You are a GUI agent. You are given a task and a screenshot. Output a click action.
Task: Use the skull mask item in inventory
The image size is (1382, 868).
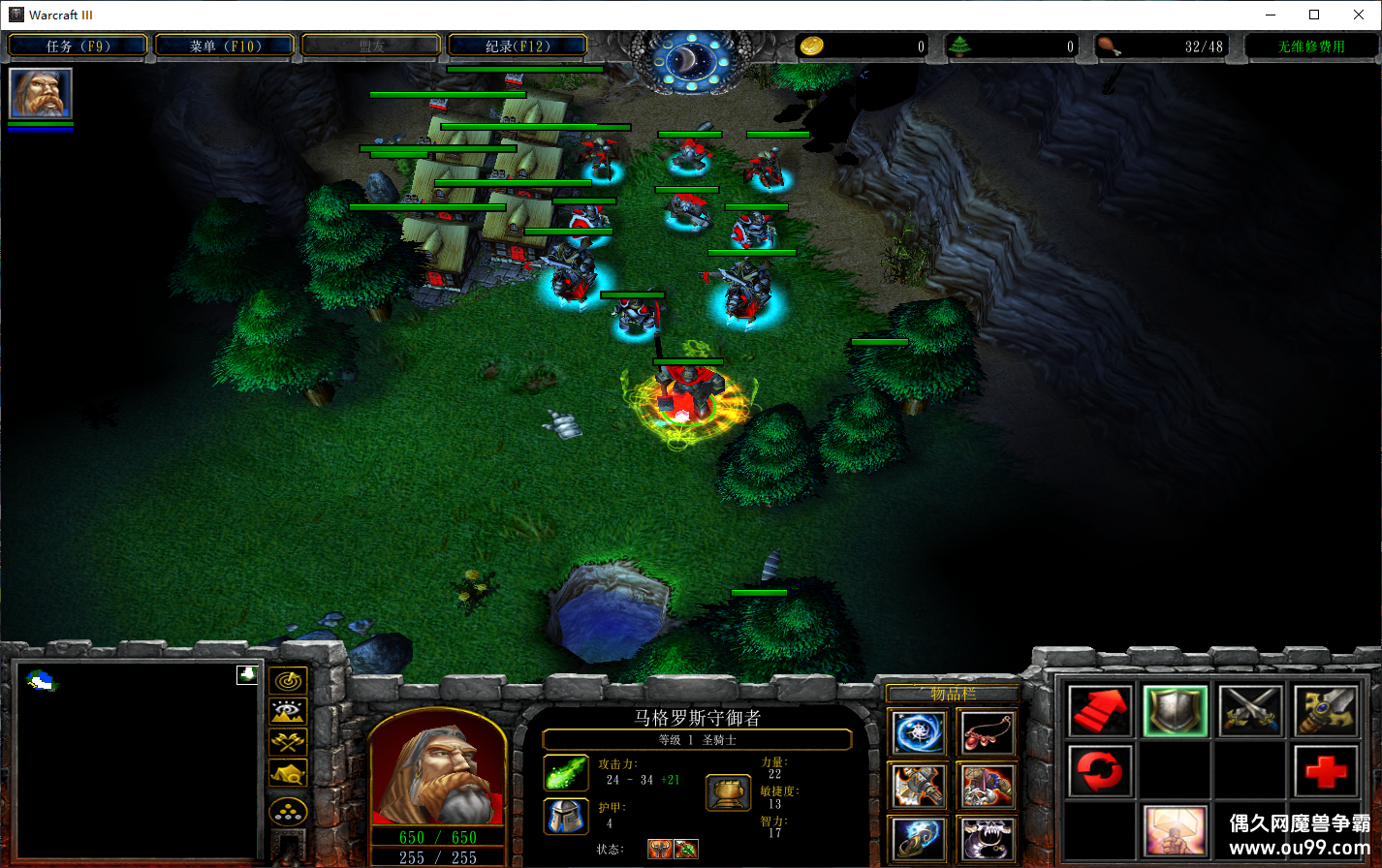pos(986,838)
